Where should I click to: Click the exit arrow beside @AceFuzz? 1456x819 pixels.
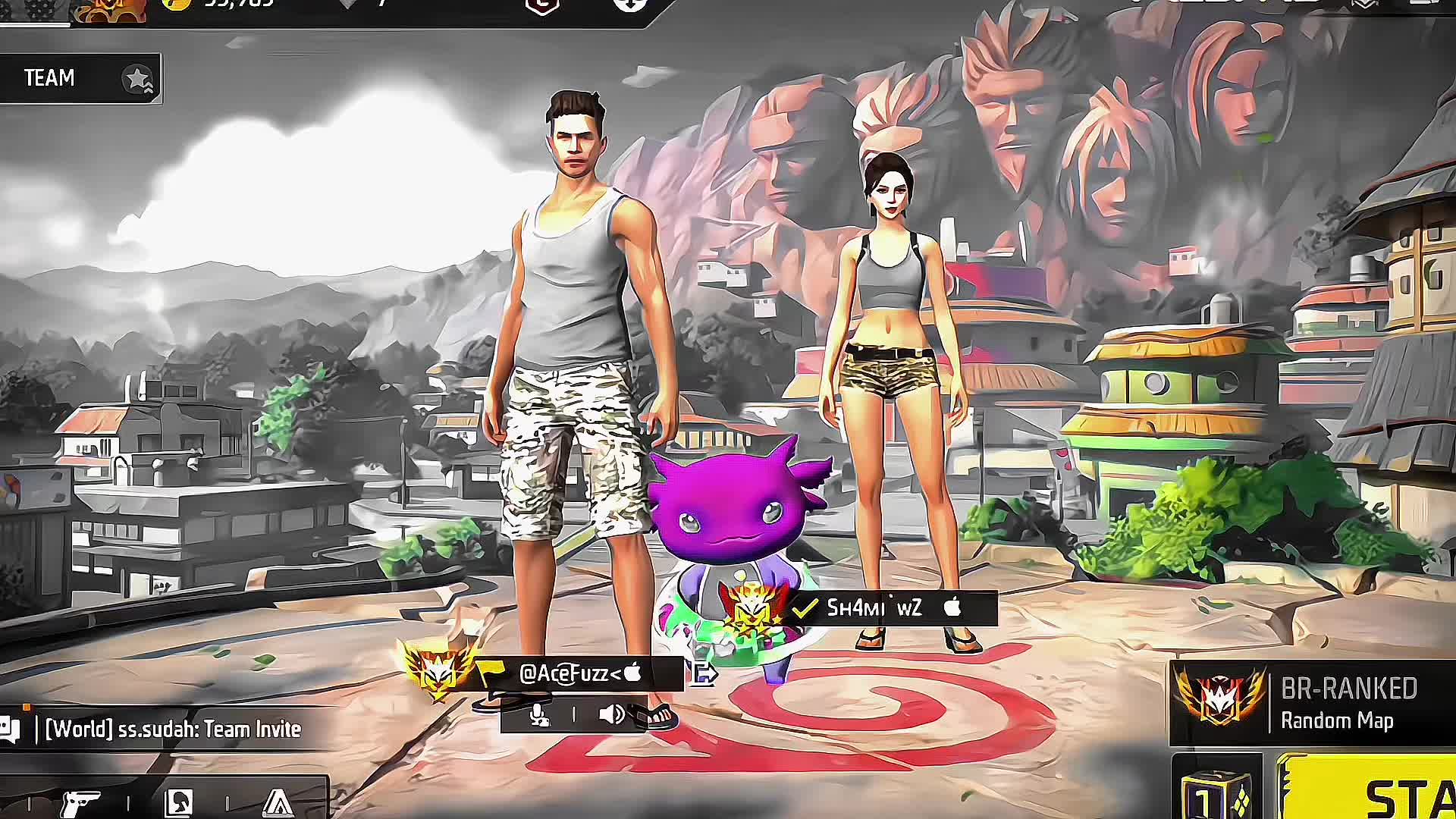coord(703,673)
